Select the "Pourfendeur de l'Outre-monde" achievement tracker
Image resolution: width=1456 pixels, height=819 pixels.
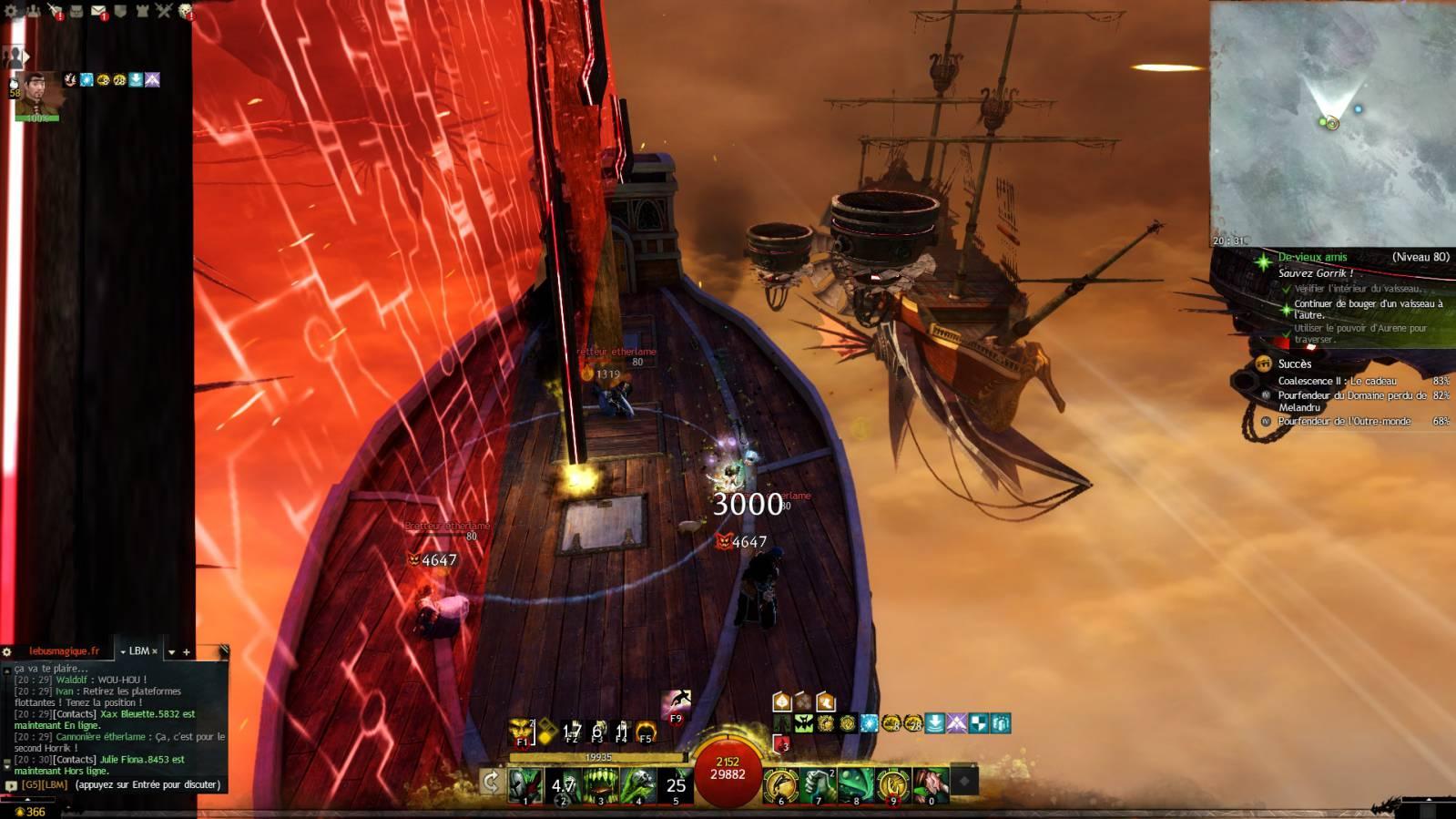[1344, 421]
